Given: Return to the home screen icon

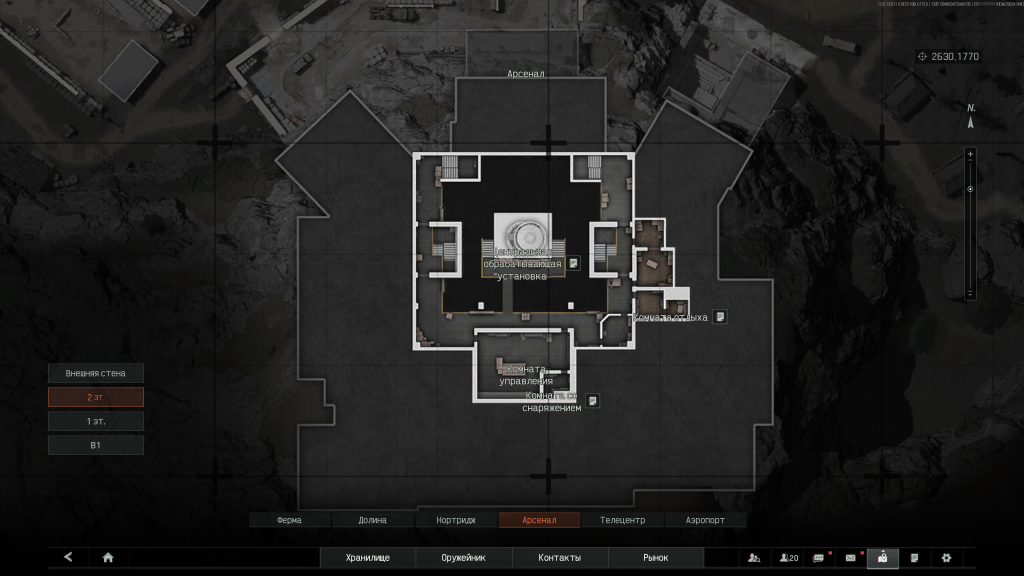Looking at the screenshot, I should [108, 558].
